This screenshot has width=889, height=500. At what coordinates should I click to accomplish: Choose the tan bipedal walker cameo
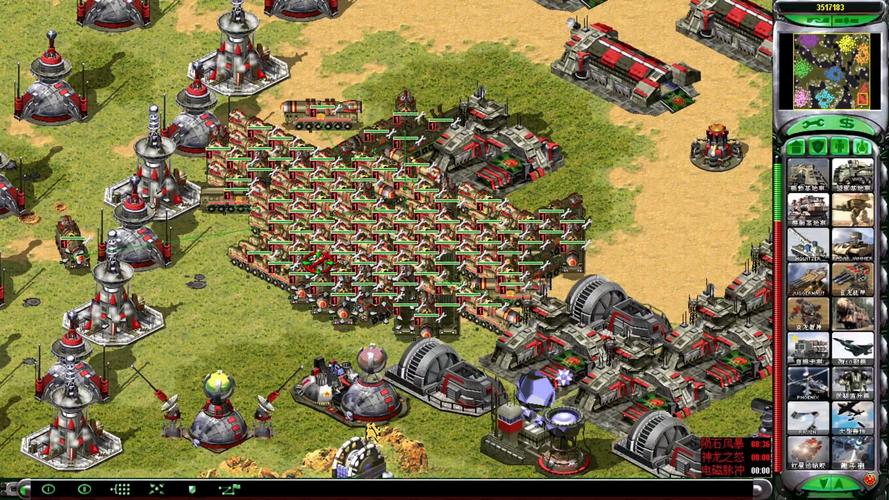(x=851, y=209)
